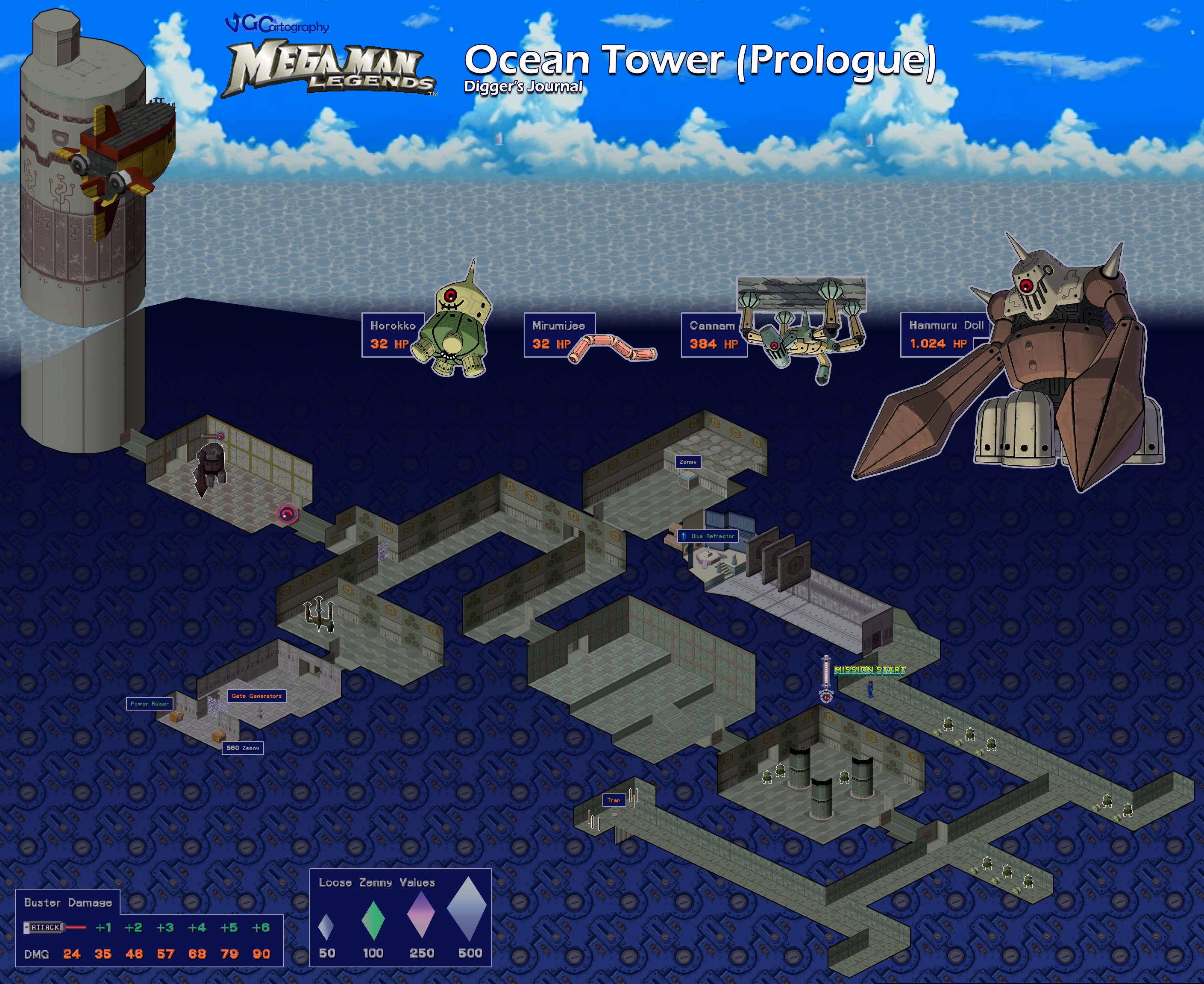The height and width of the screenshot is (984, 1204).
Task: Select the 580 Zenny map label
Action: (x=243, y=748)
